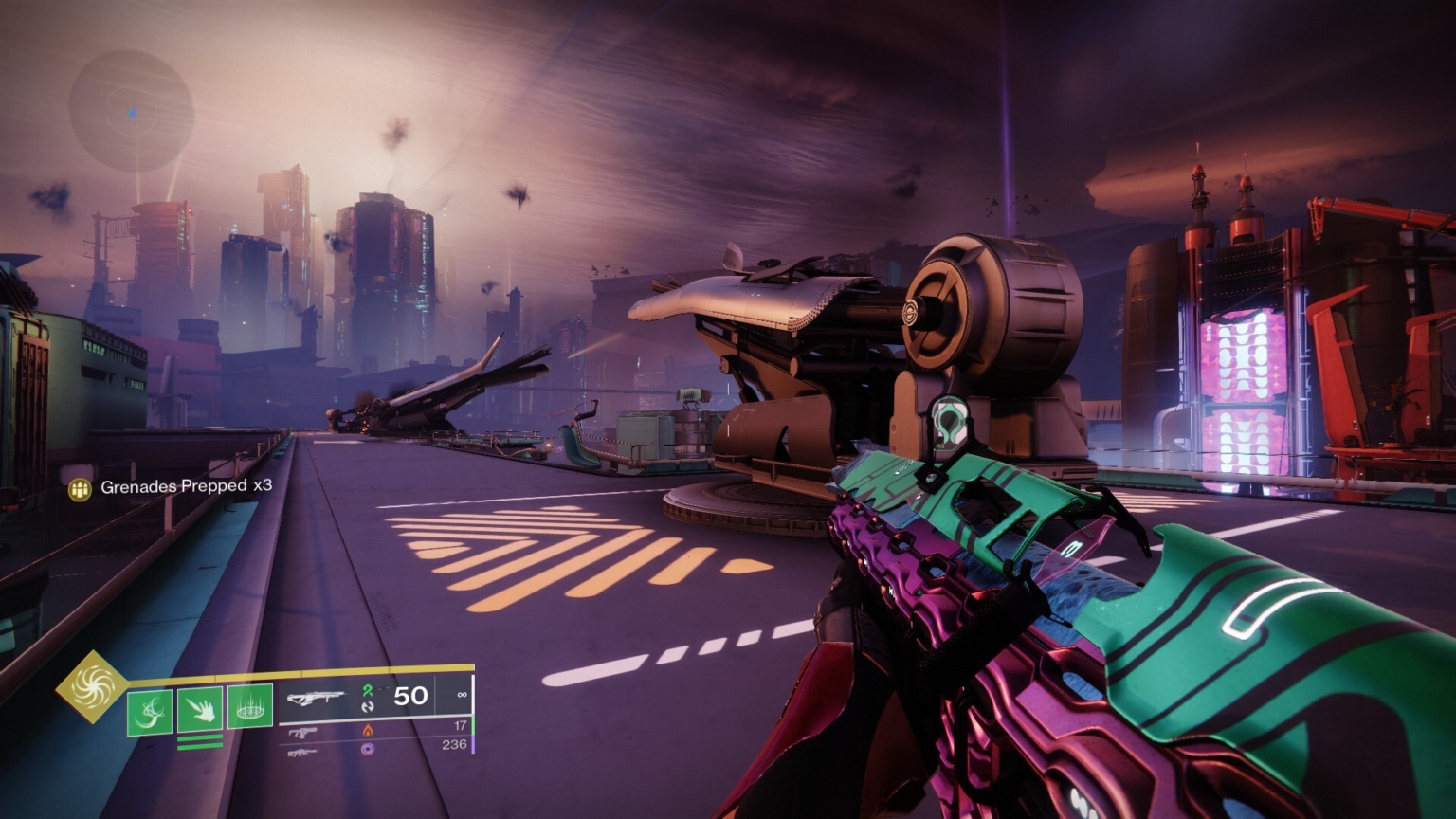Select the sidearm weapon icon
The height and width of the screenshot is (819, 1456).
[x=303, y=731]
